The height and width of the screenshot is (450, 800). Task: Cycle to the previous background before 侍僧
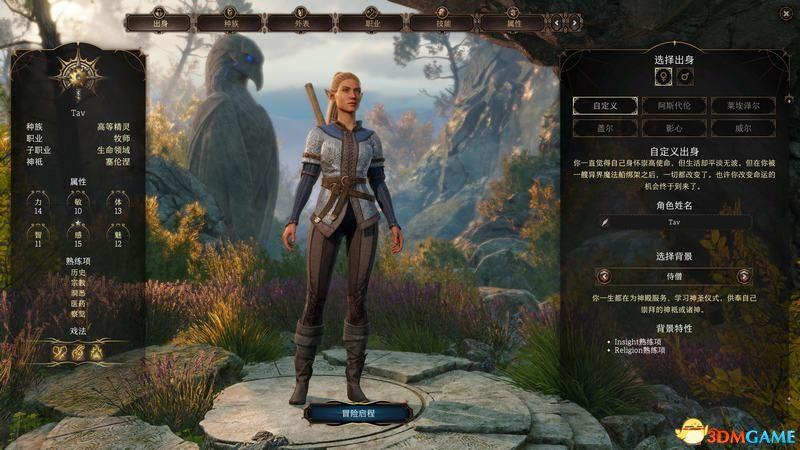coord(603,276)
